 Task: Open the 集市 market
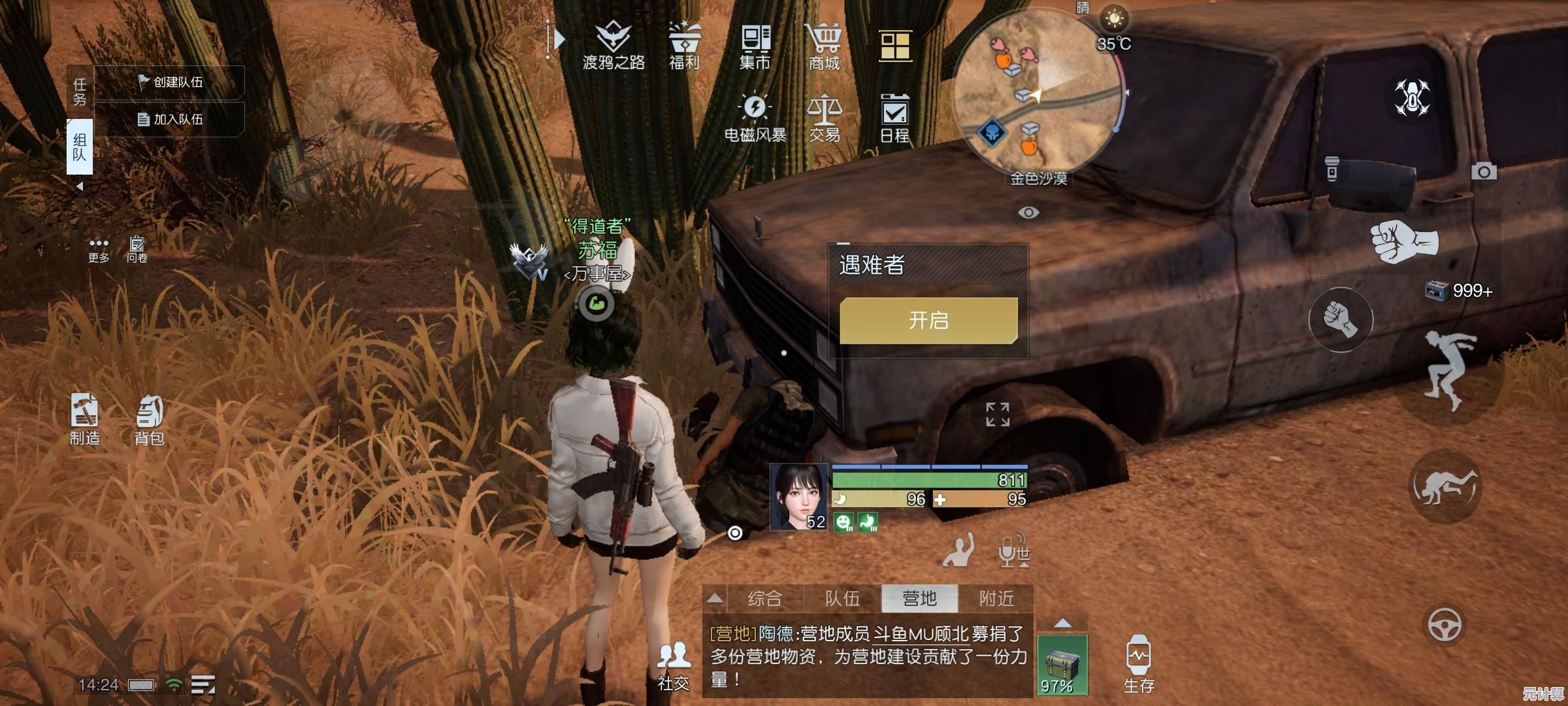click(x=755, y=46)
